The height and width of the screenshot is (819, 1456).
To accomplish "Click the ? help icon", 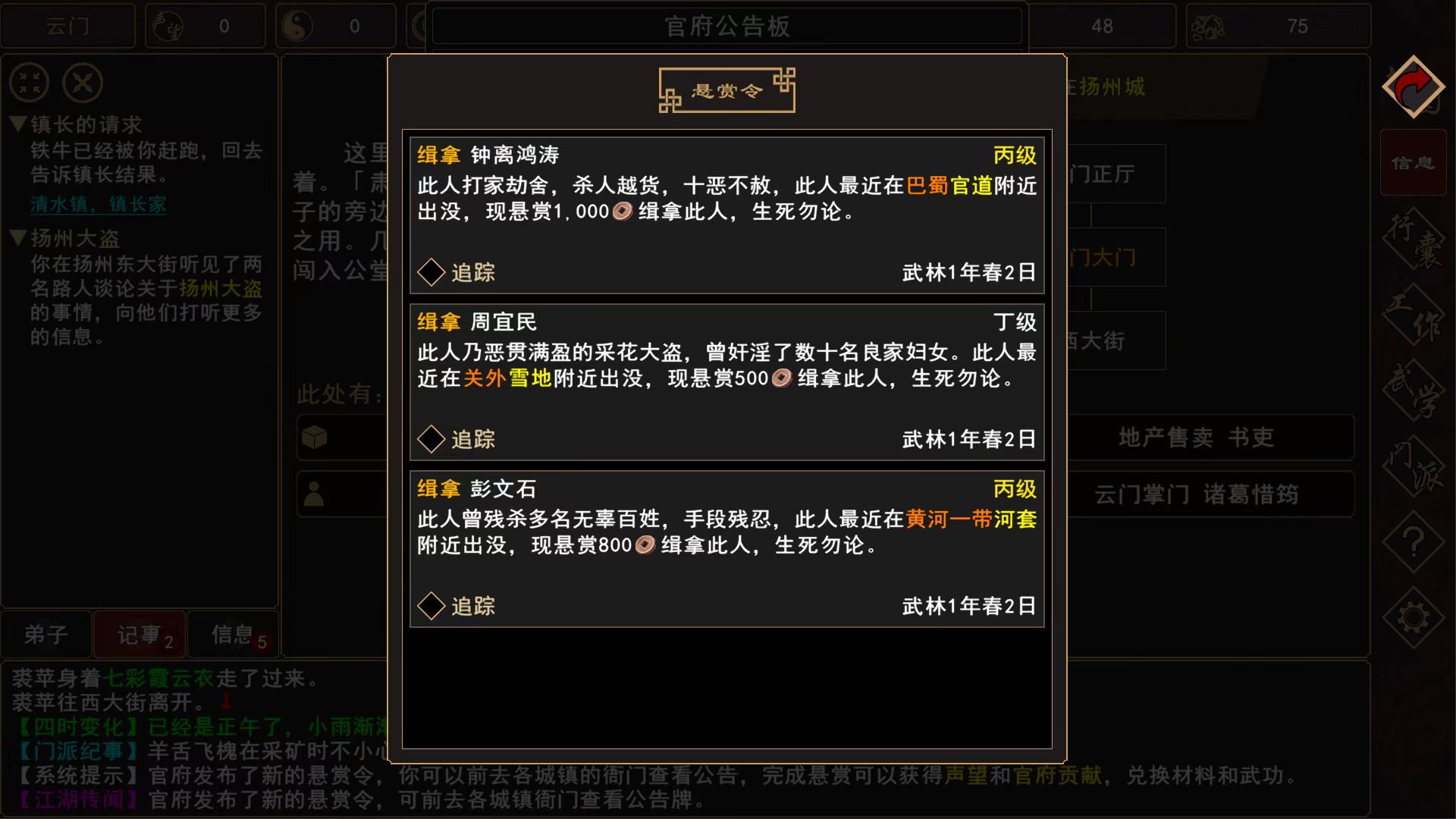I will pos(1412,541).
